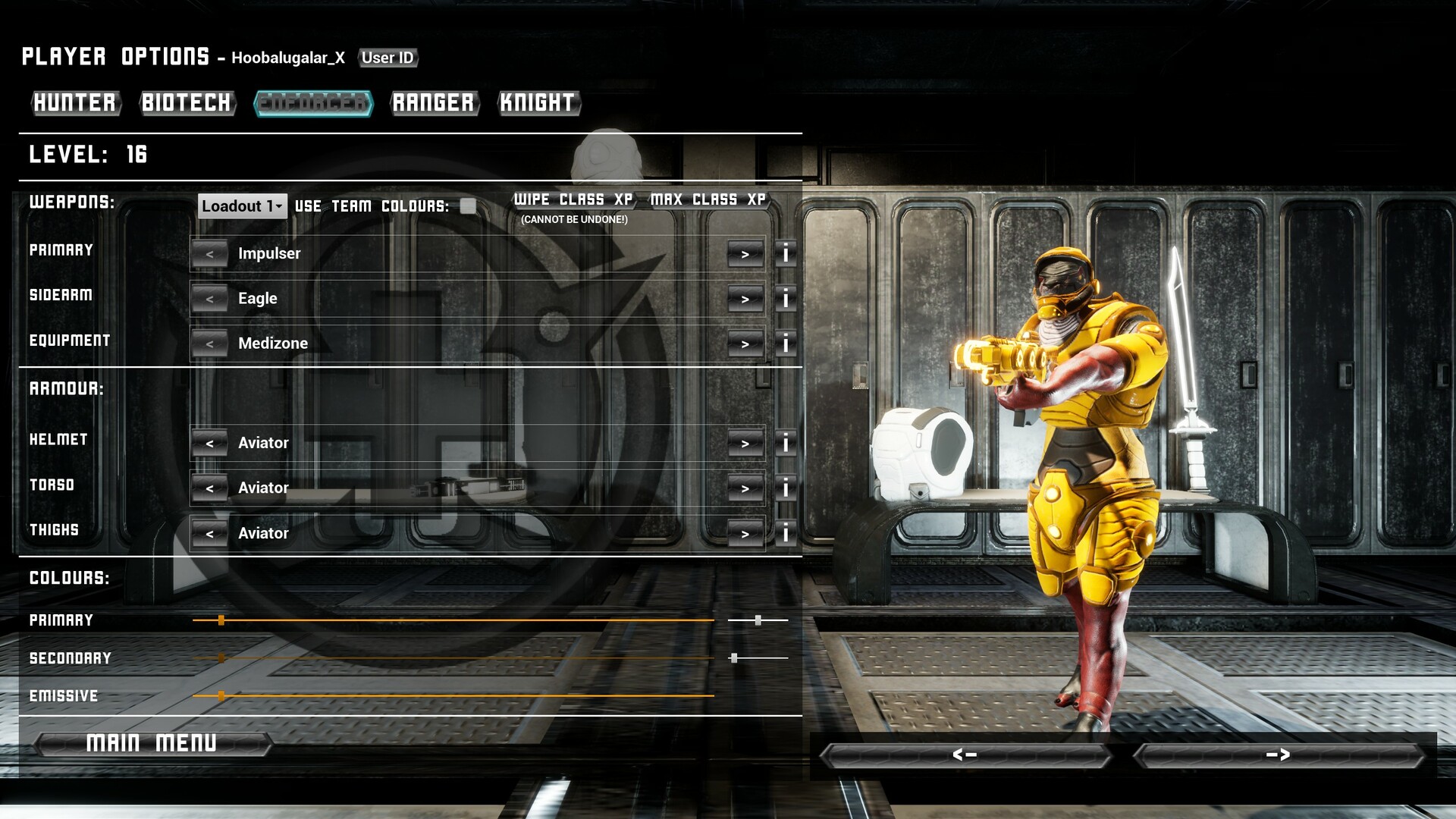The width and height of the screenshot is (1456, 819).
Task: Click the Max Class XP button
Action: pos(707,199)
